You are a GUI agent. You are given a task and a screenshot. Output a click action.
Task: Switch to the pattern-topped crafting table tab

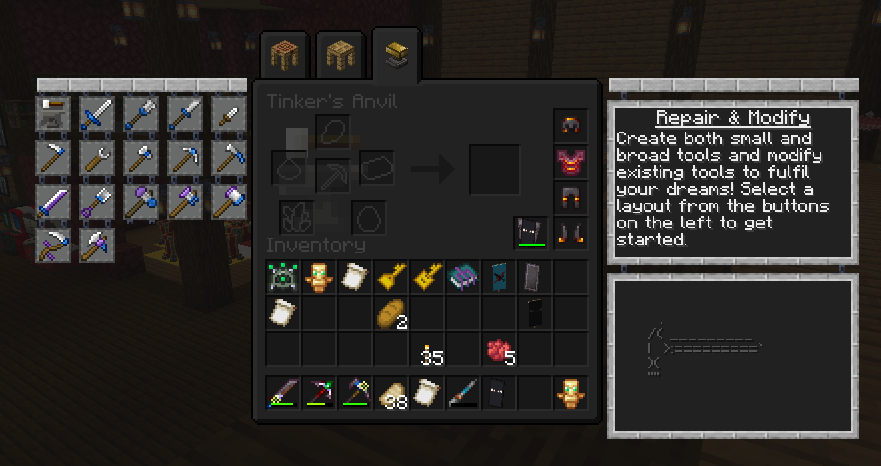pyautogui.click(x=282, y=57)
